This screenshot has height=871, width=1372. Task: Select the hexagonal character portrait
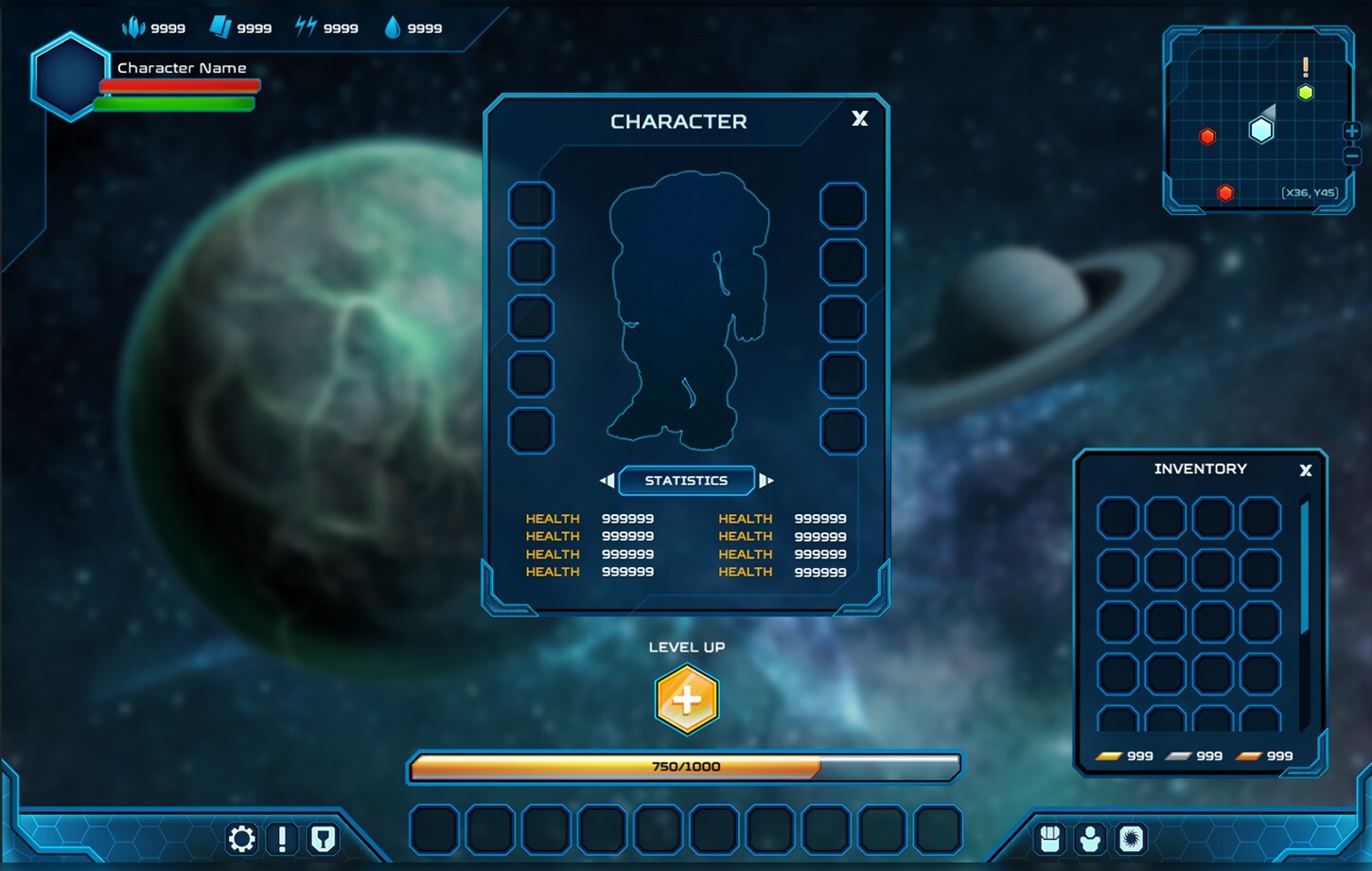(68, 78)
